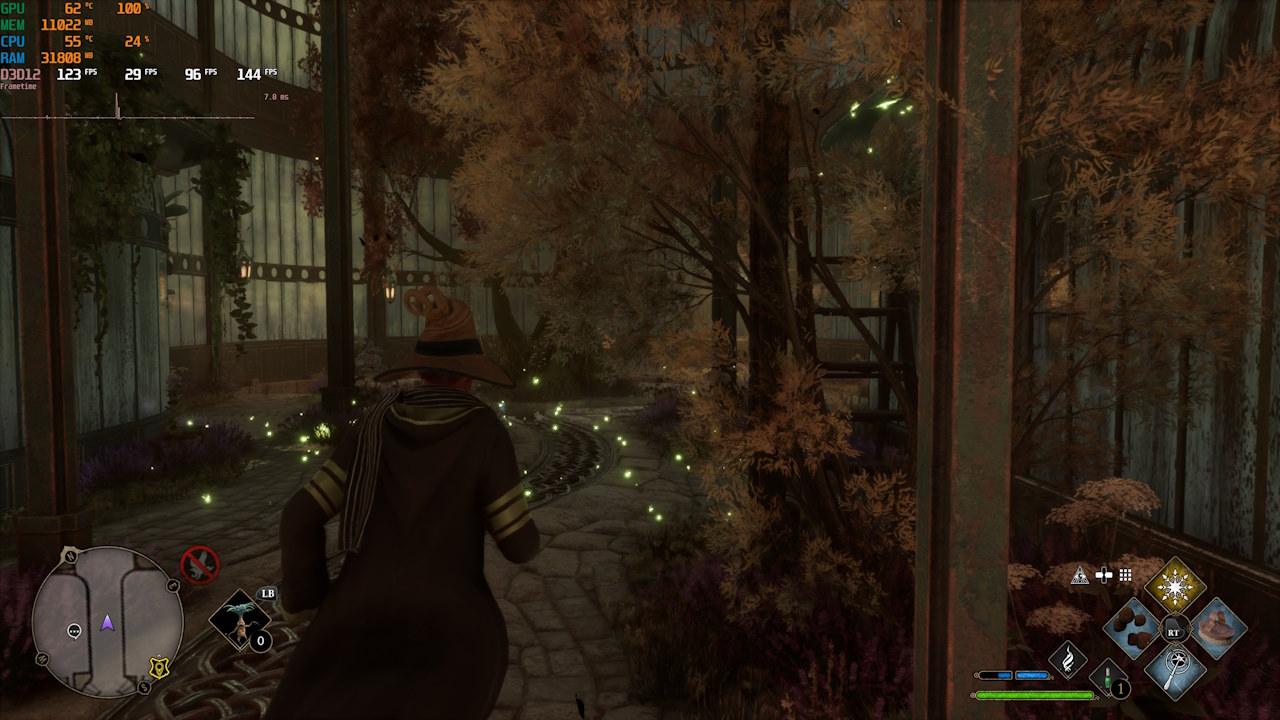Choose the beast feed pellets slot
Screen dimensions: 1280x720
(x=1133, y=628)
